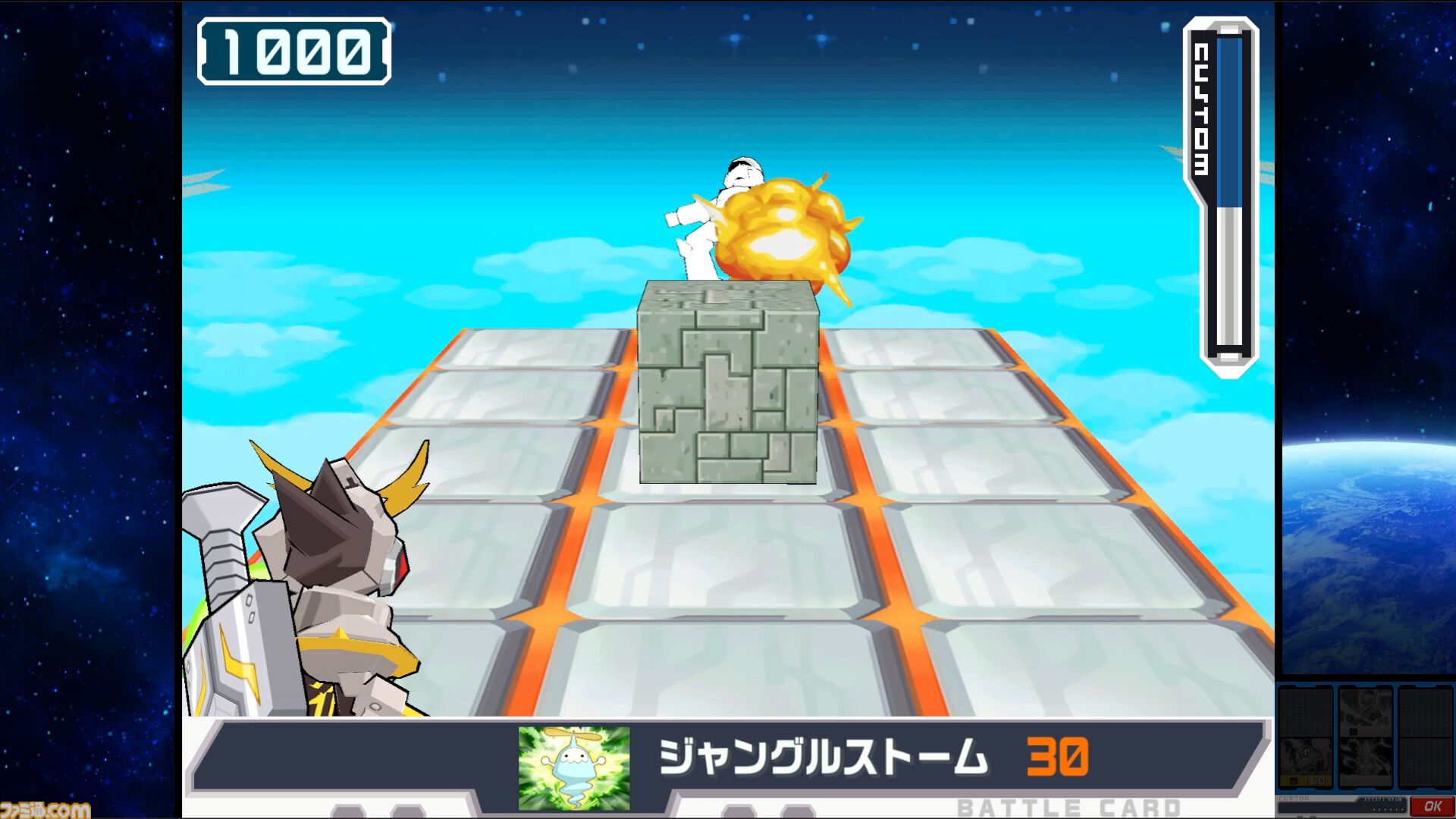Enable the rightmost empty card slot
This screenshot has height=819, width=1456.
tap(1426, 737)
